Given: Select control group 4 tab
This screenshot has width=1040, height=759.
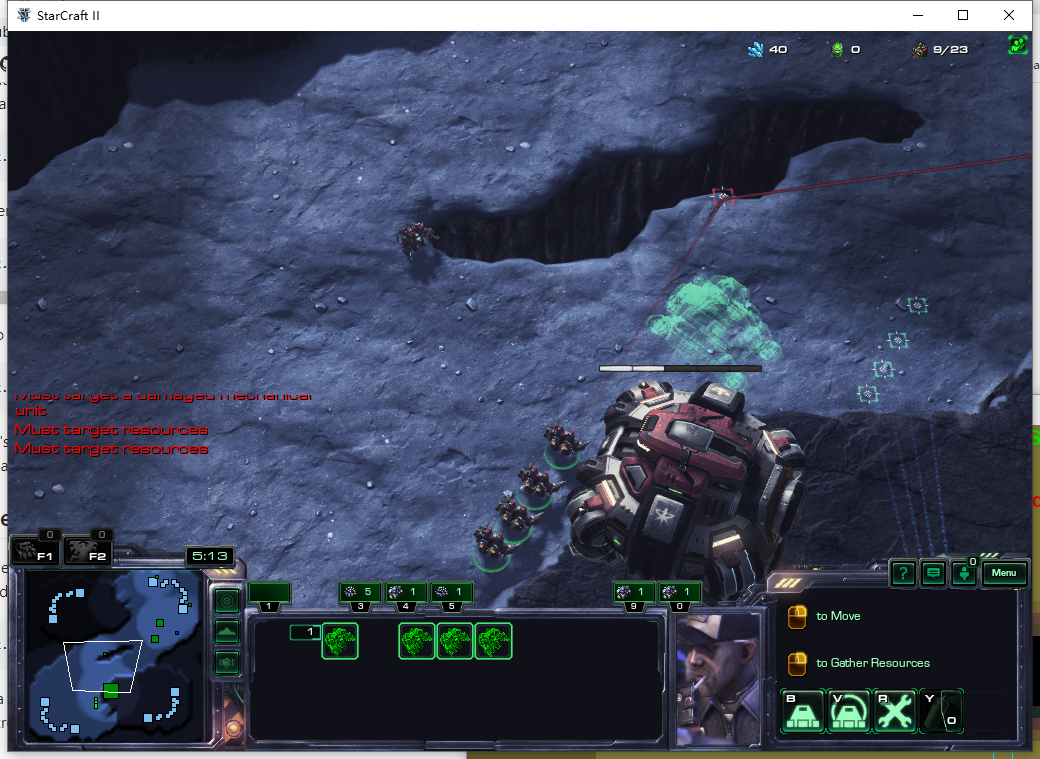Looking at the screenshot, I should tap(406, 593).
